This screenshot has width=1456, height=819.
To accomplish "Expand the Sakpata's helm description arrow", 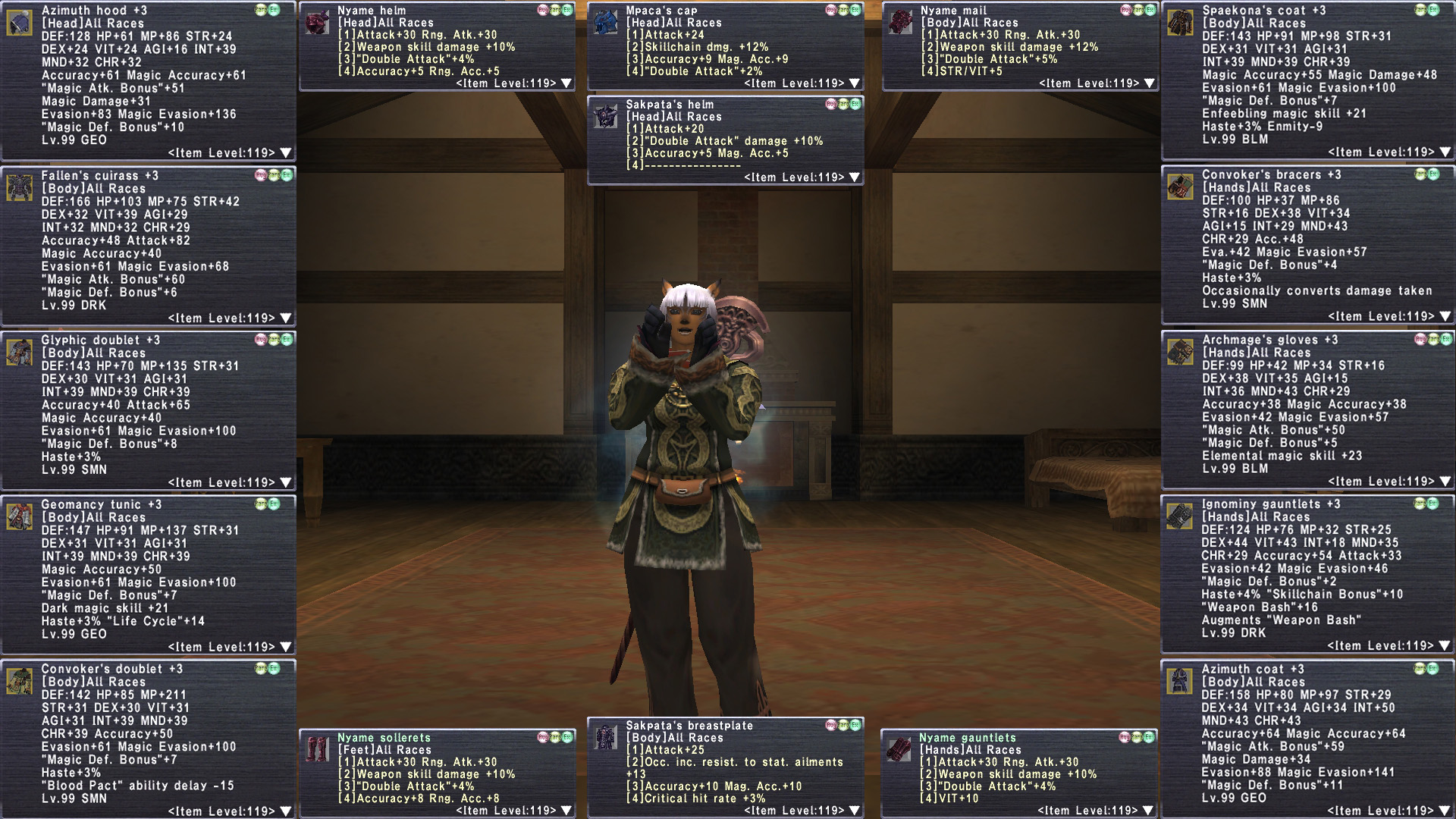I will (x=854, y=177).
